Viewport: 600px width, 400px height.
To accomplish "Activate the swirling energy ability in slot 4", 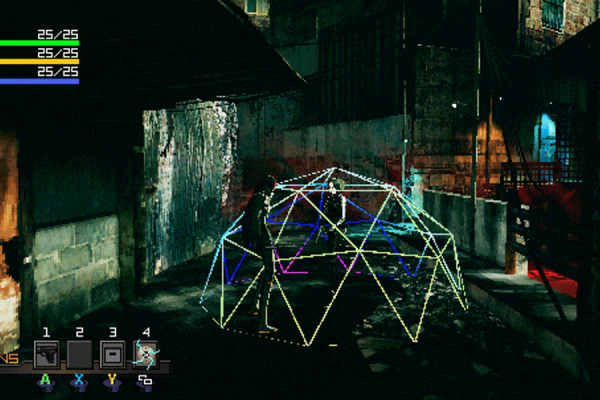I will click(x=146, y=354).
